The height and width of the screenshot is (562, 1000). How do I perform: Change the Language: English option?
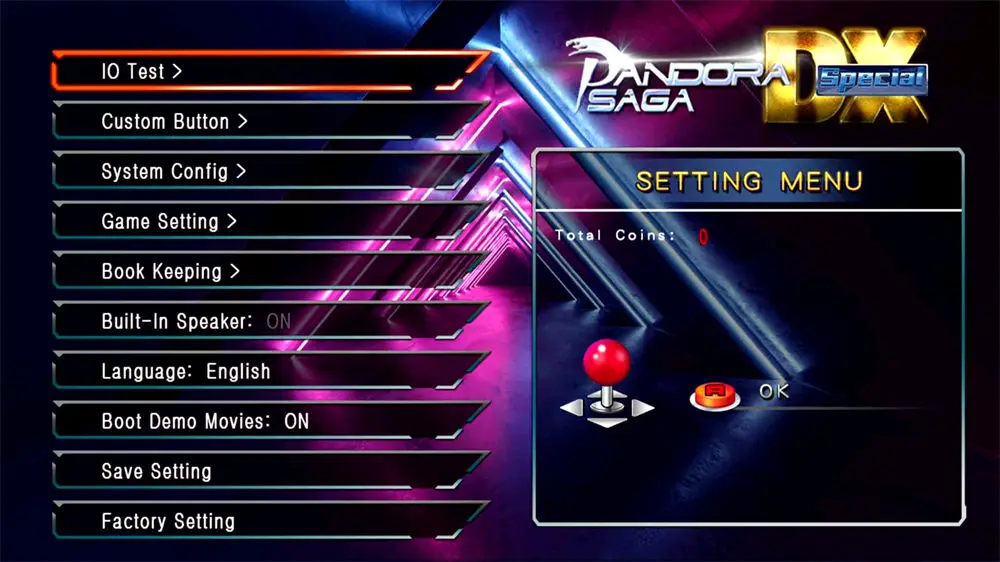pos(186,372)
